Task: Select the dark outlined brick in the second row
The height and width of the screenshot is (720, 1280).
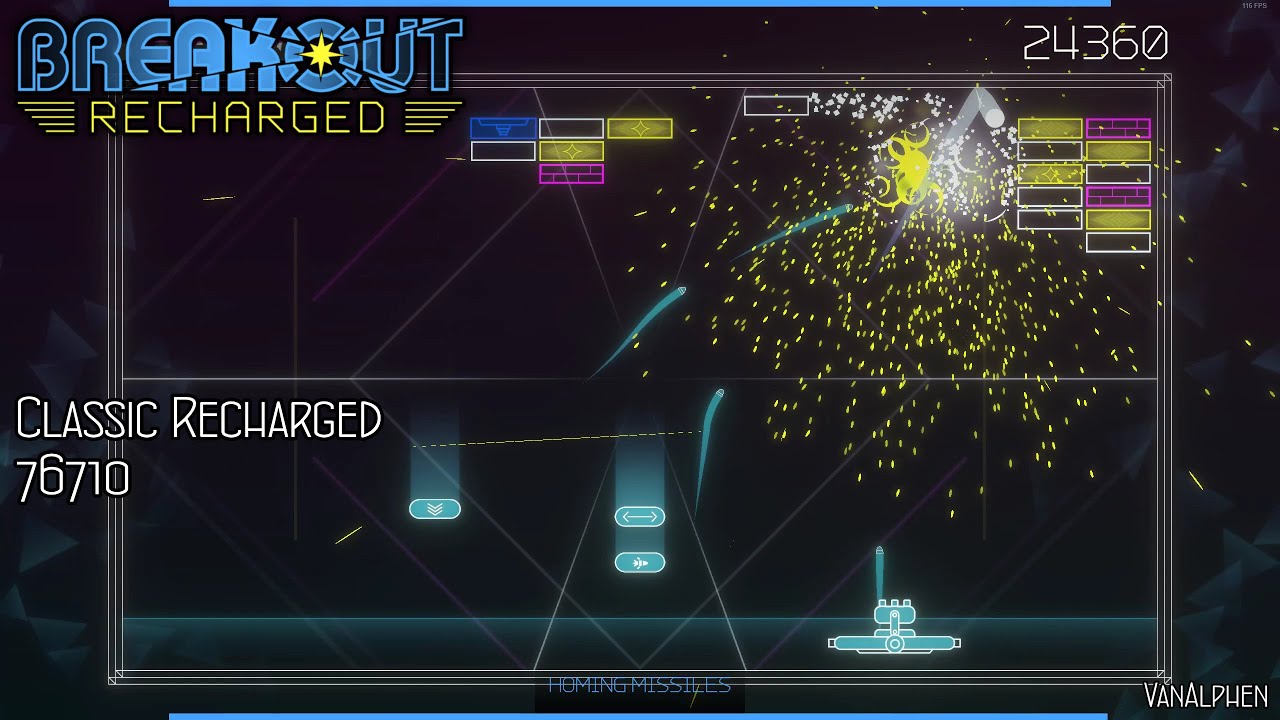Action: click(503, 151)
